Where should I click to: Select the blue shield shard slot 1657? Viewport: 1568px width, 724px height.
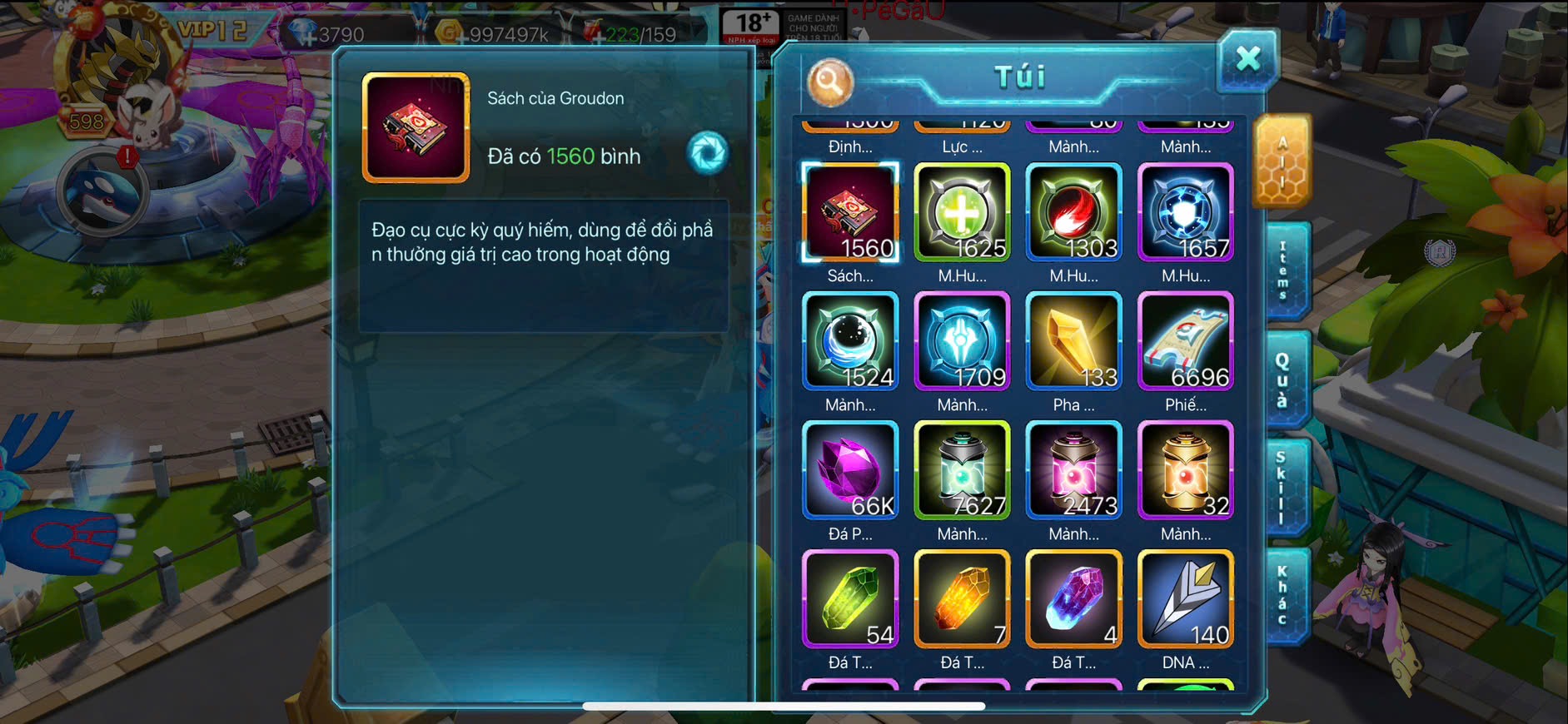tap(1186, 213)
